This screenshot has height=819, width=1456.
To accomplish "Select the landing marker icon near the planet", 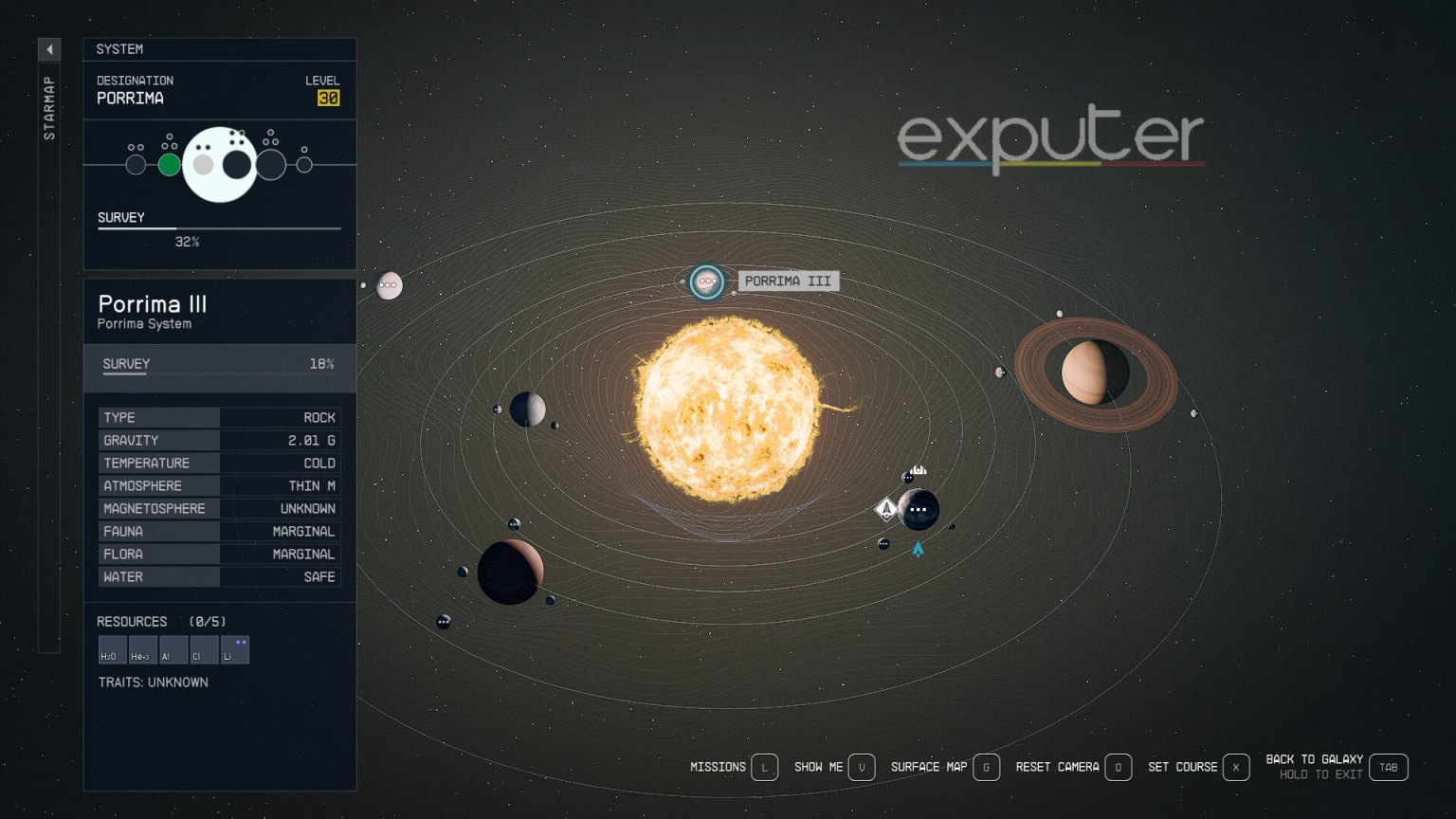I will 884,509.
